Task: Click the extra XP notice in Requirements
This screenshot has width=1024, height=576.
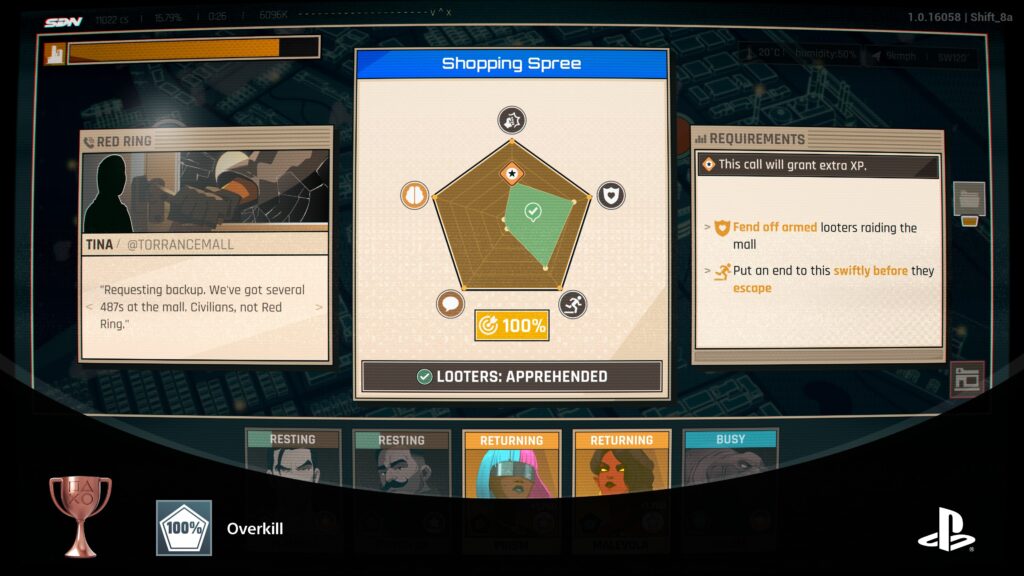Action: (x=818, y=165)
